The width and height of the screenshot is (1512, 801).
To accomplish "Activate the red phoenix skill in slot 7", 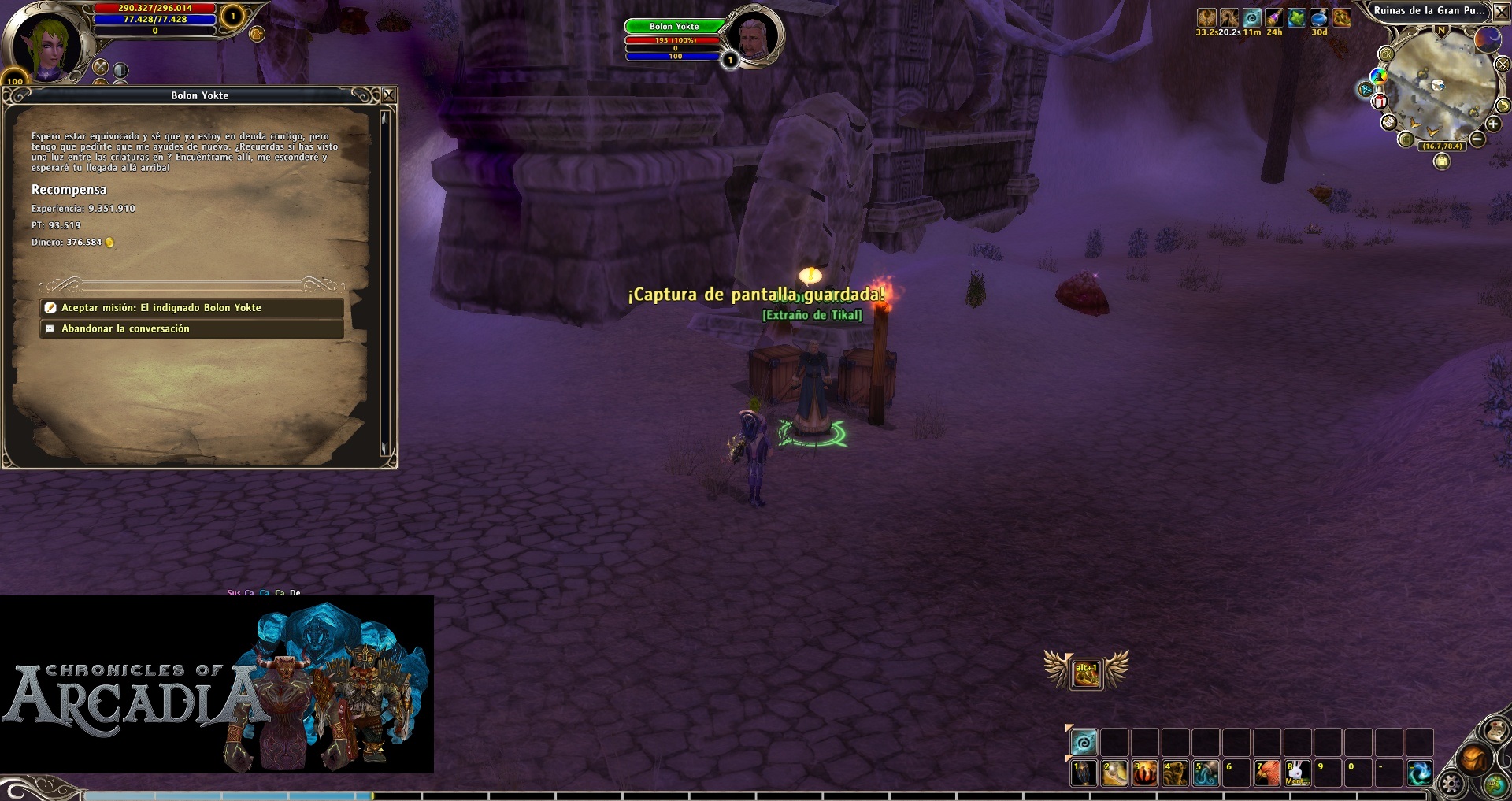I will click(x=1267, y=773).
